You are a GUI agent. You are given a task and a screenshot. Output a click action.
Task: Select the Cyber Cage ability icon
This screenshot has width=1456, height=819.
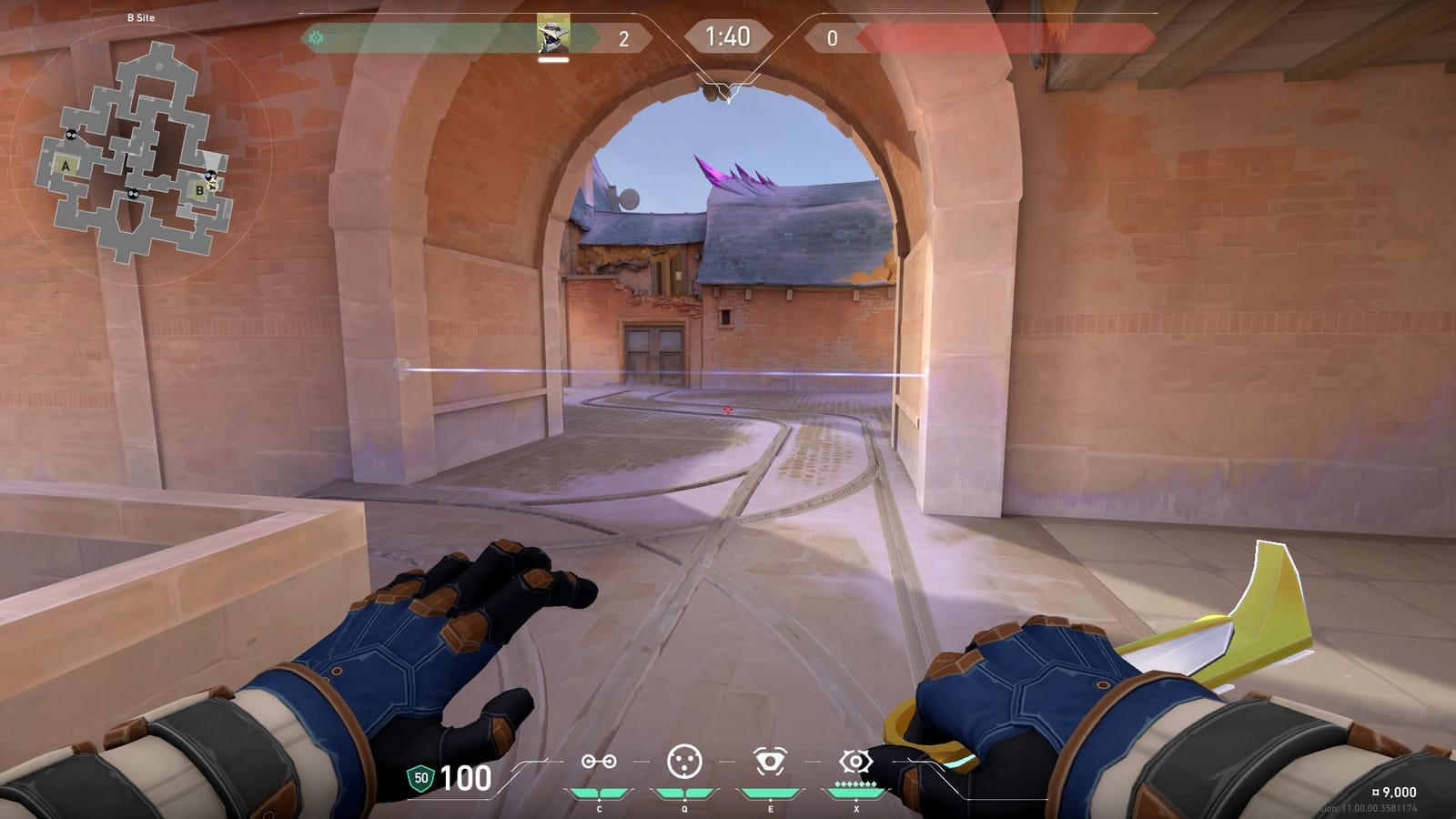pos(685,761)
